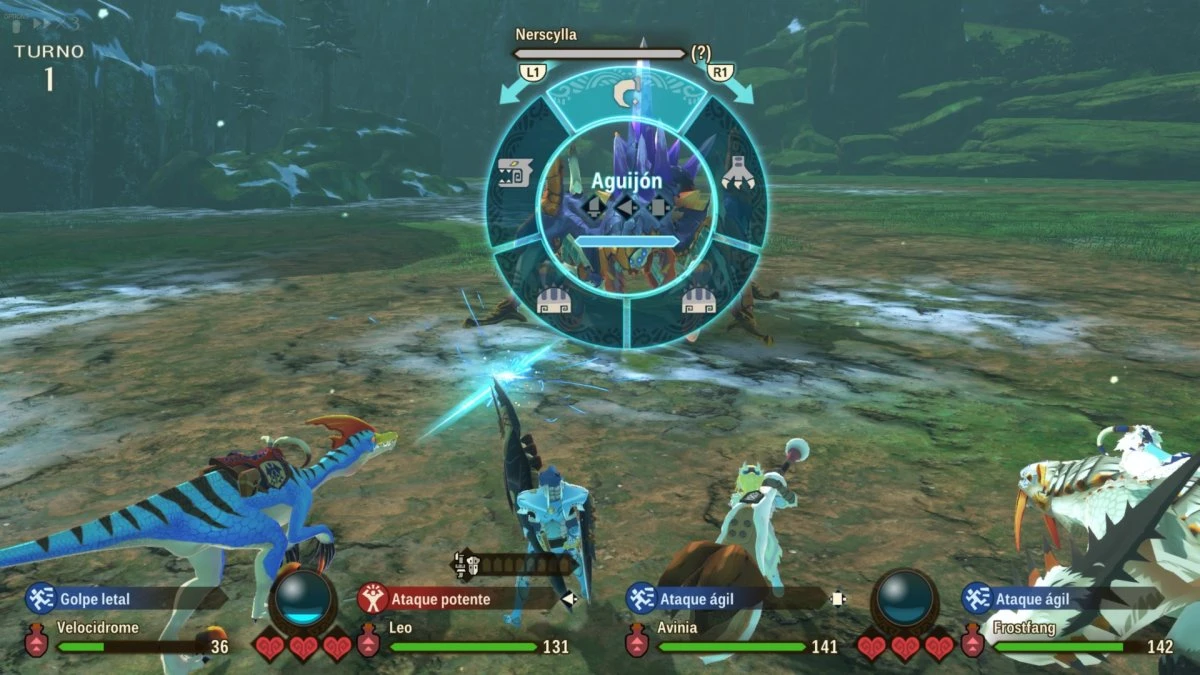Select the stinger segment of the target wheel
Viewport: 1200px width, 675px height.
click(626, 95)
